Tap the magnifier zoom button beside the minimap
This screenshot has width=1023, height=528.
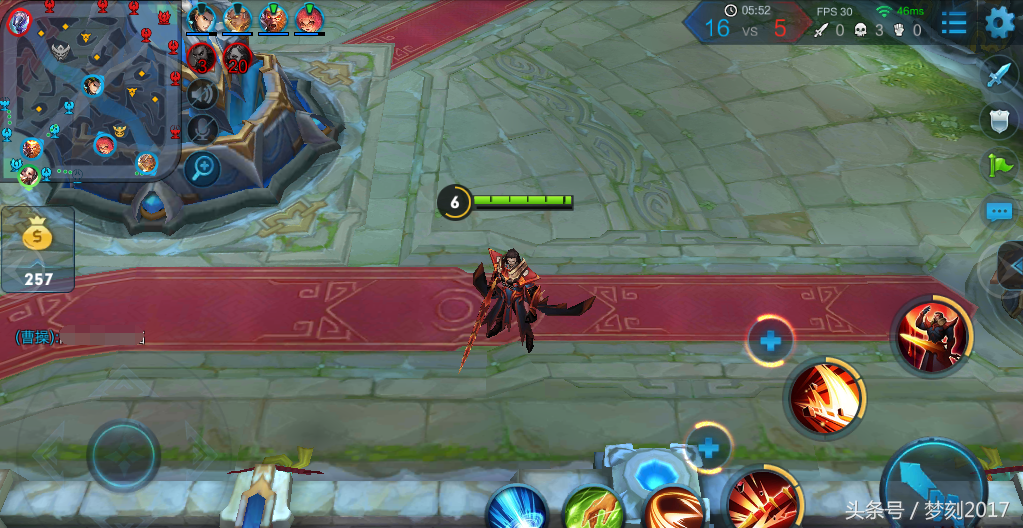point(203,167)
